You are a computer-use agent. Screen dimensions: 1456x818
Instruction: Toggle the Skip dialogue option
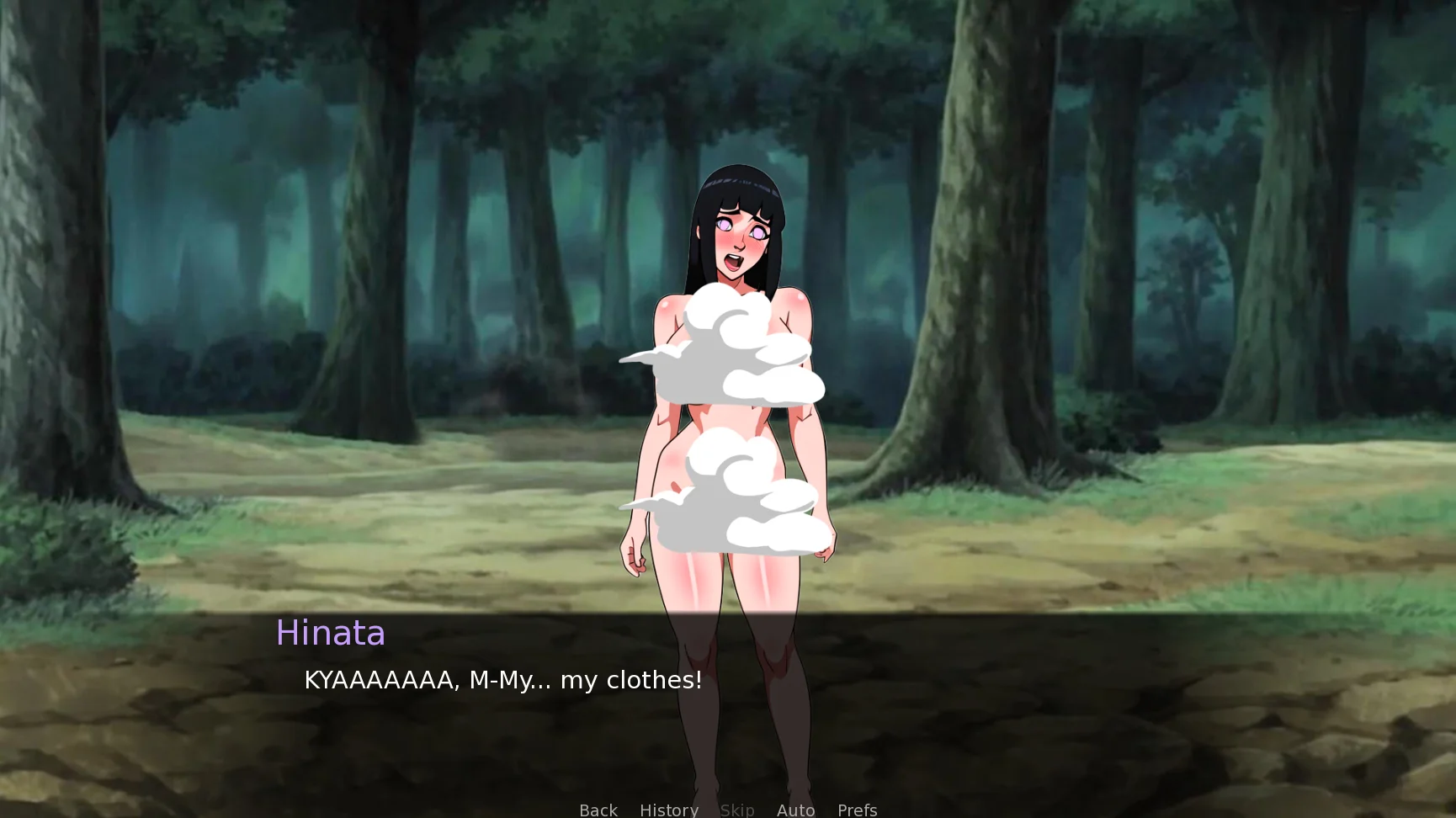point(736,809)
